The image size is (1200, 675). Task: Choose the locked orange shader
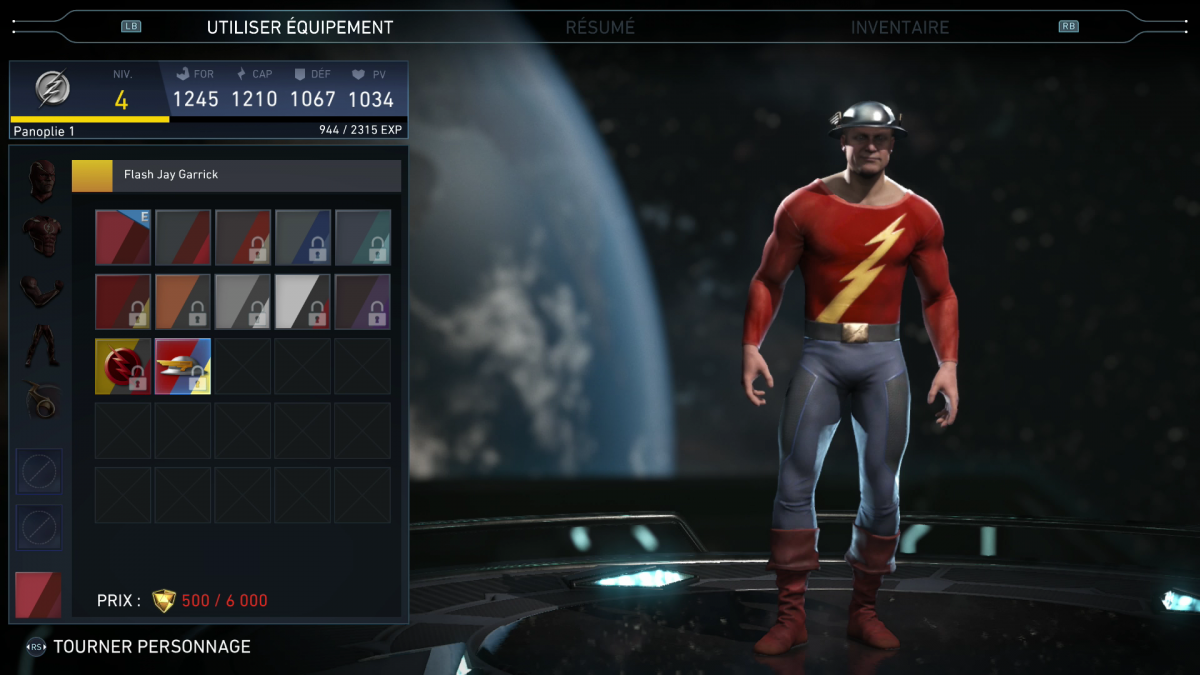[183, 301]
